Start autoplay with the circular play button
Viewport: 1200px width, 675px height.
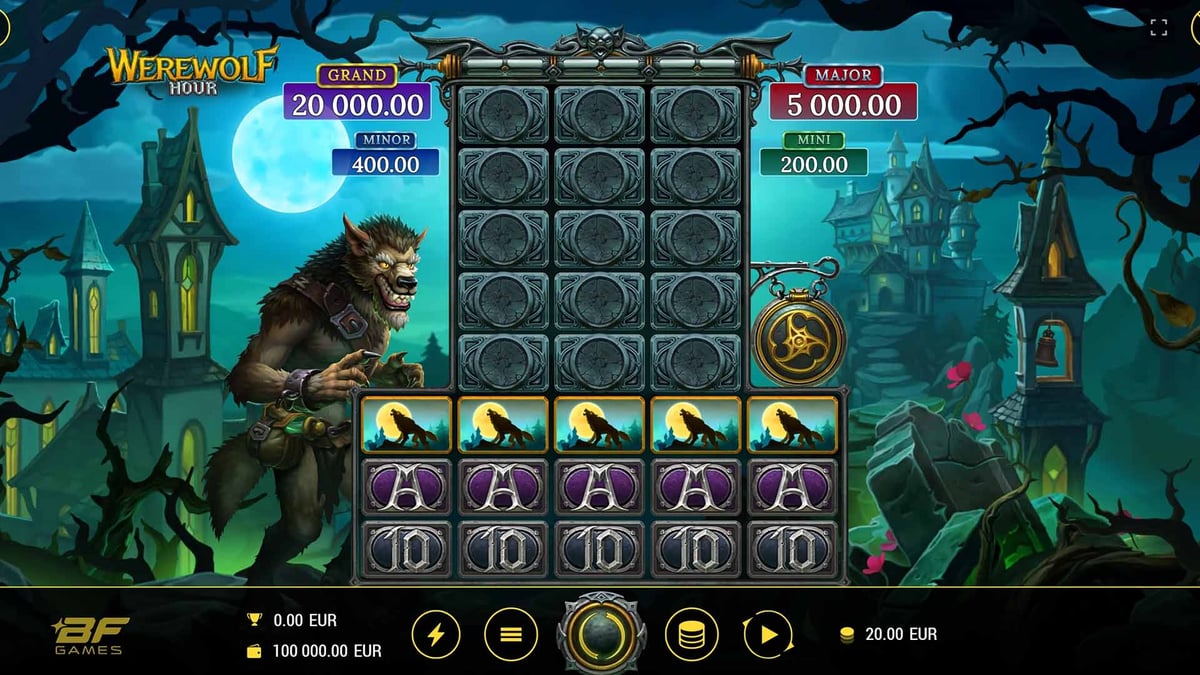767,634
